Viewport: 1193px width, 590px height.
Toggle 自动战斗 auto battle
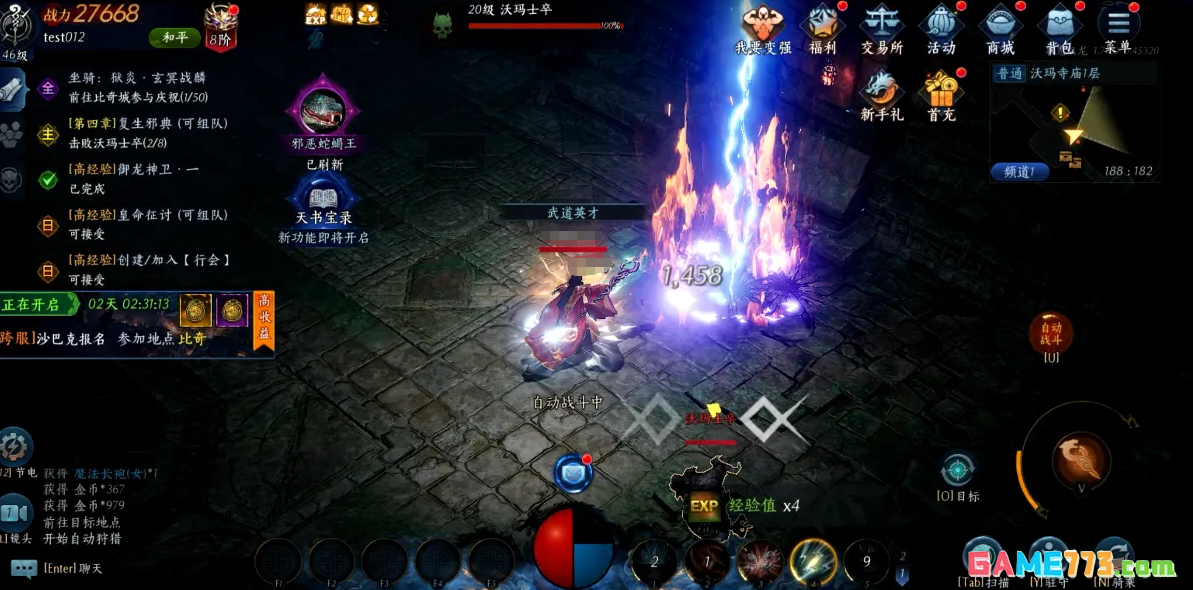pos(1051,334)
